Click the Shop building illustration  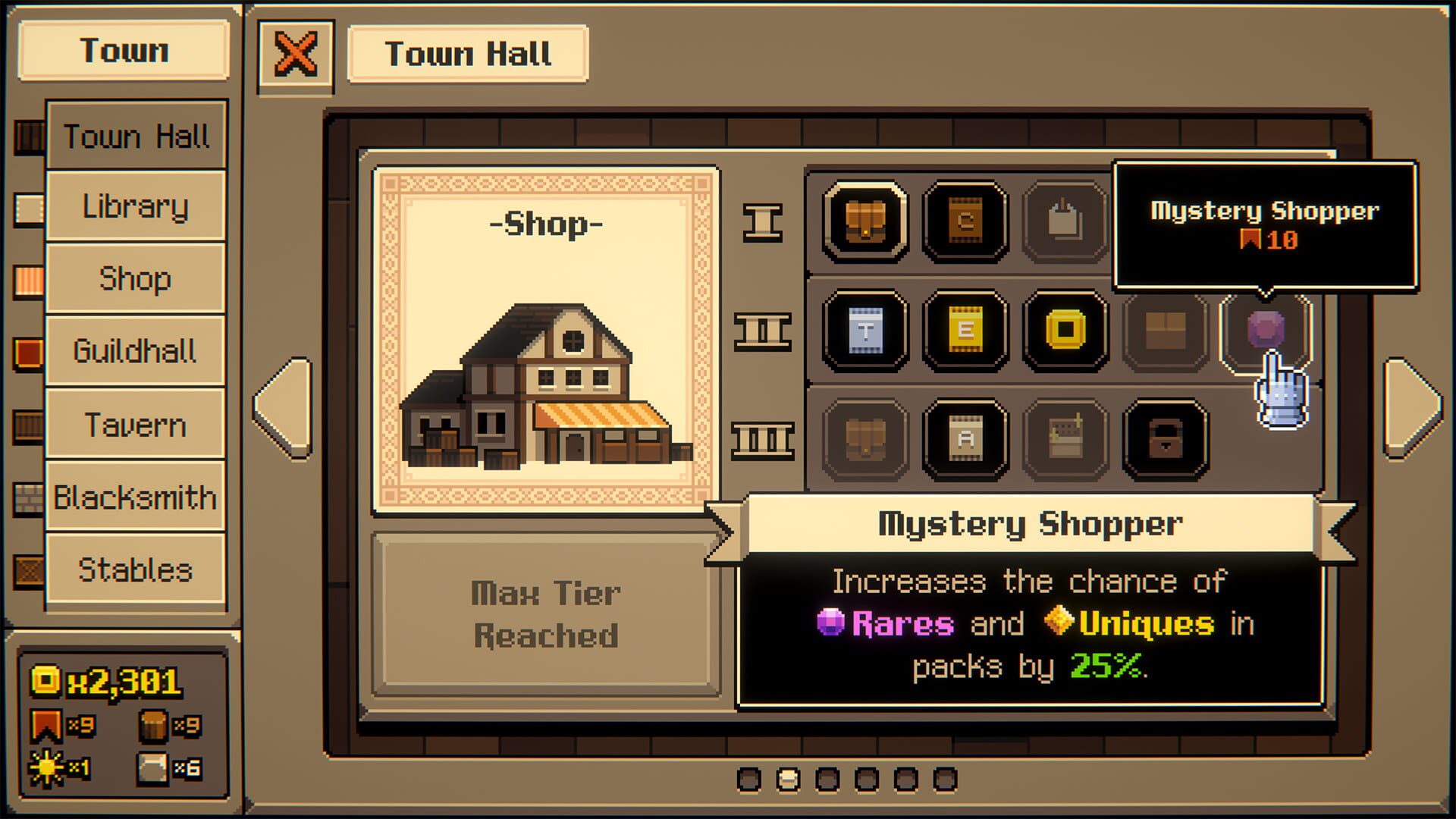tap(543, 379)
